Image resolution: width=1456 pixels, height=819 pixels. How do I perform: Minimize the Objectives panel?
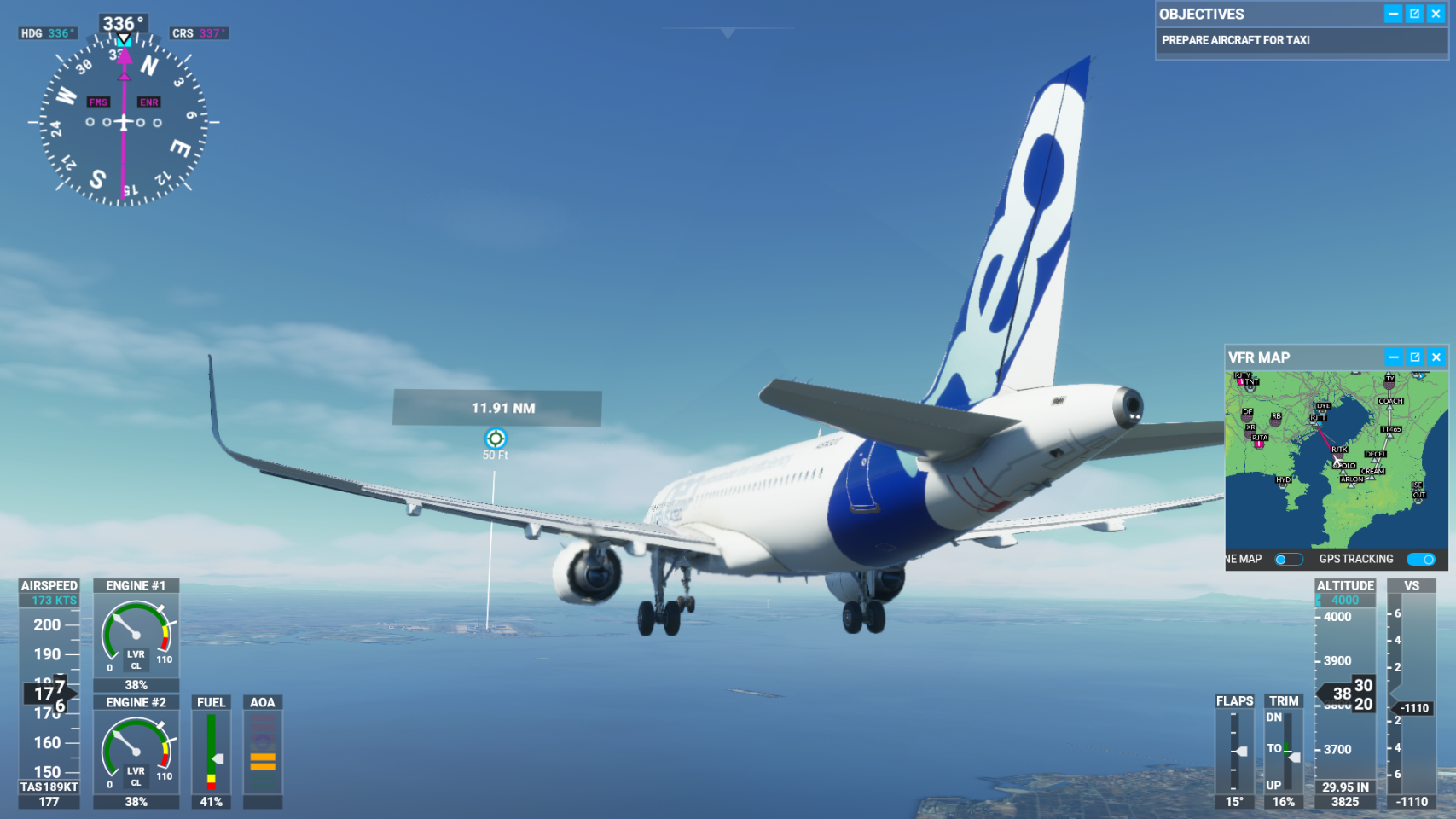1393,14
